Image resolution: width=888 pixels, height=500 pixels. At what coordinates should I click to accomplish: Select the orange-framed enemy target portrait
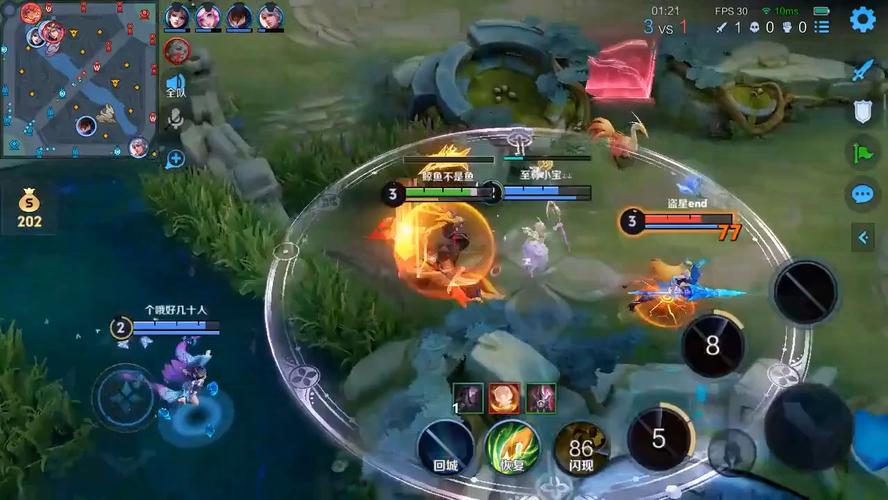503,398
